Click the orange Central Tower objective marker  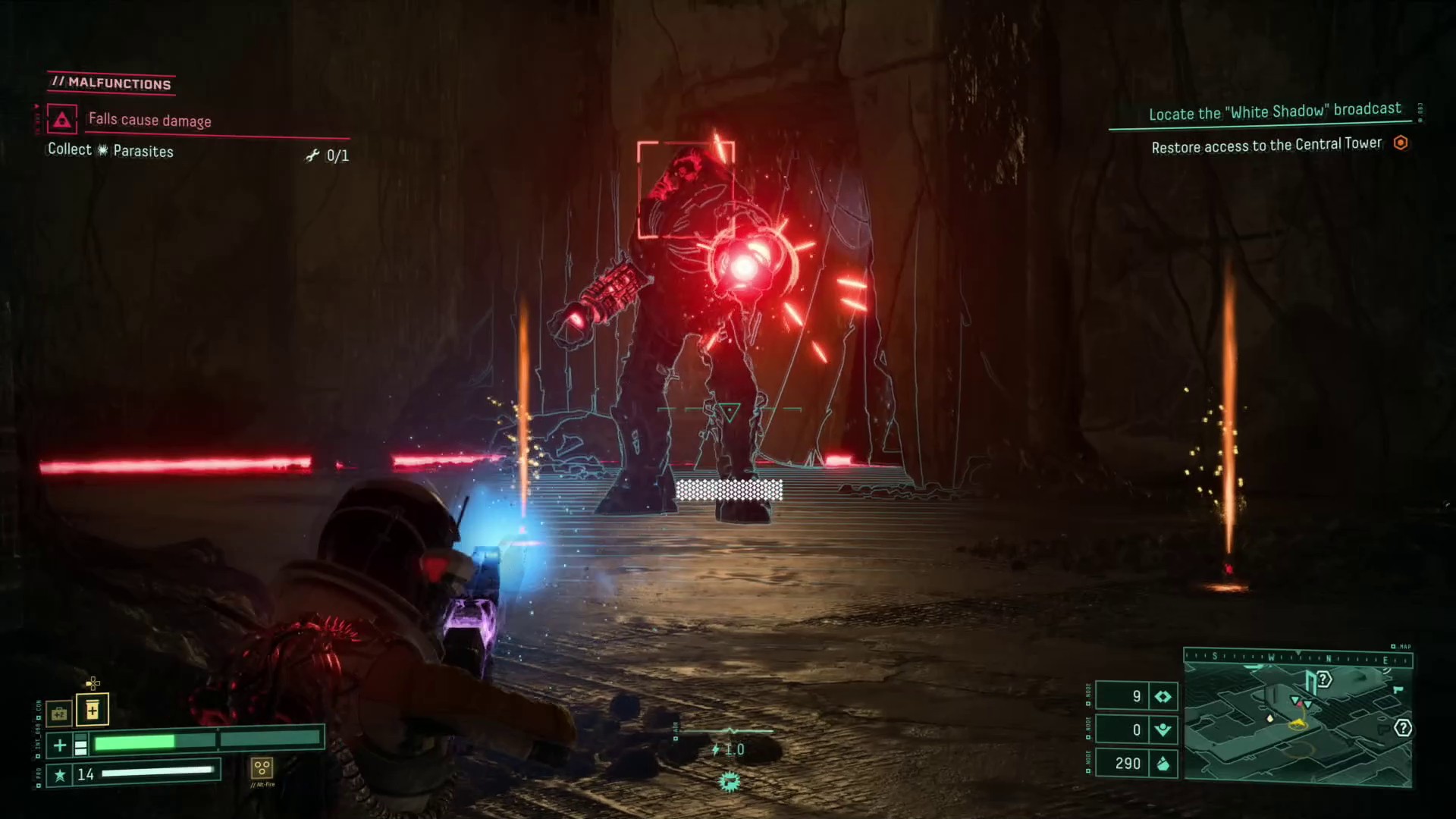[x=1401, y=143]
